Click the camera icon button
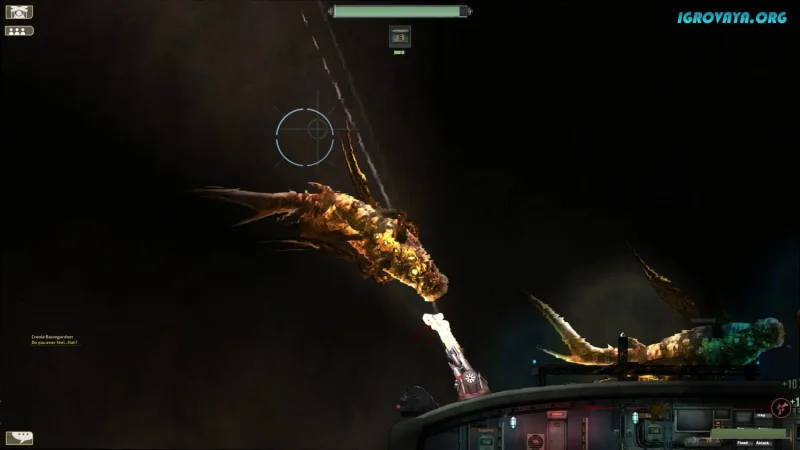 coord(19,12)
